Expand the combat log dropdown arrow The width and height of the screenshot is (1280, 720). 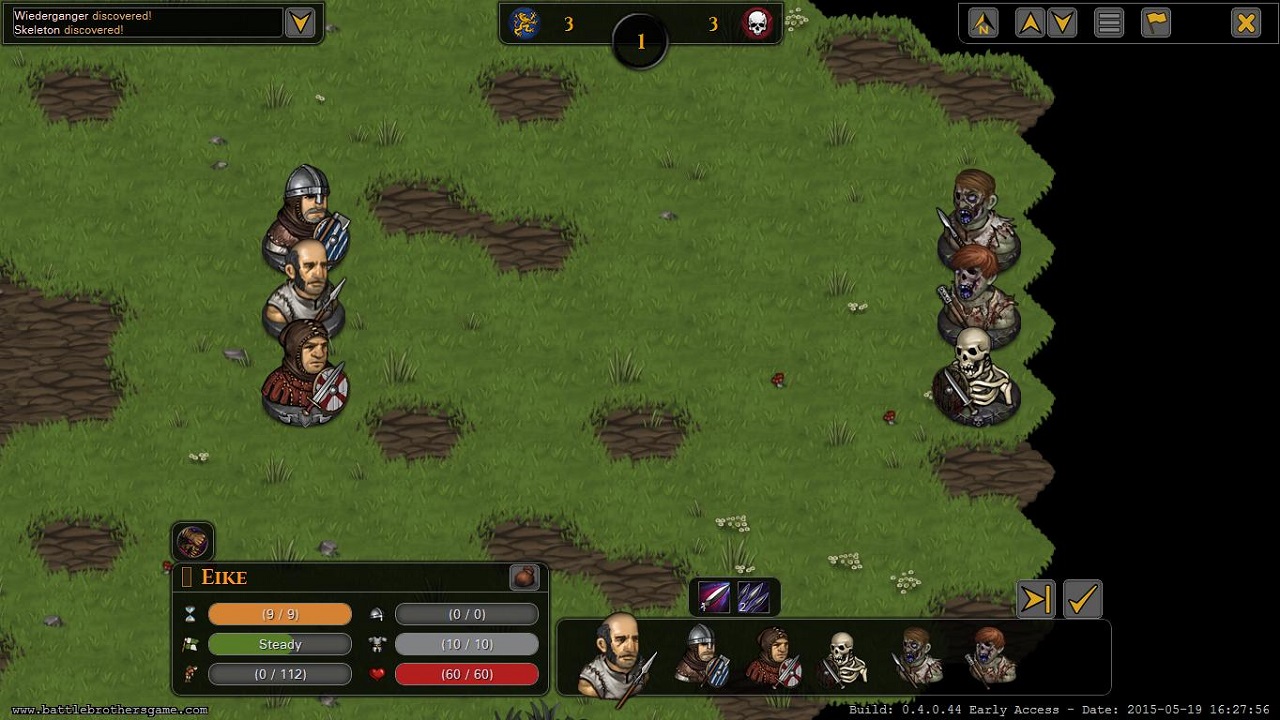click(300, 22)
